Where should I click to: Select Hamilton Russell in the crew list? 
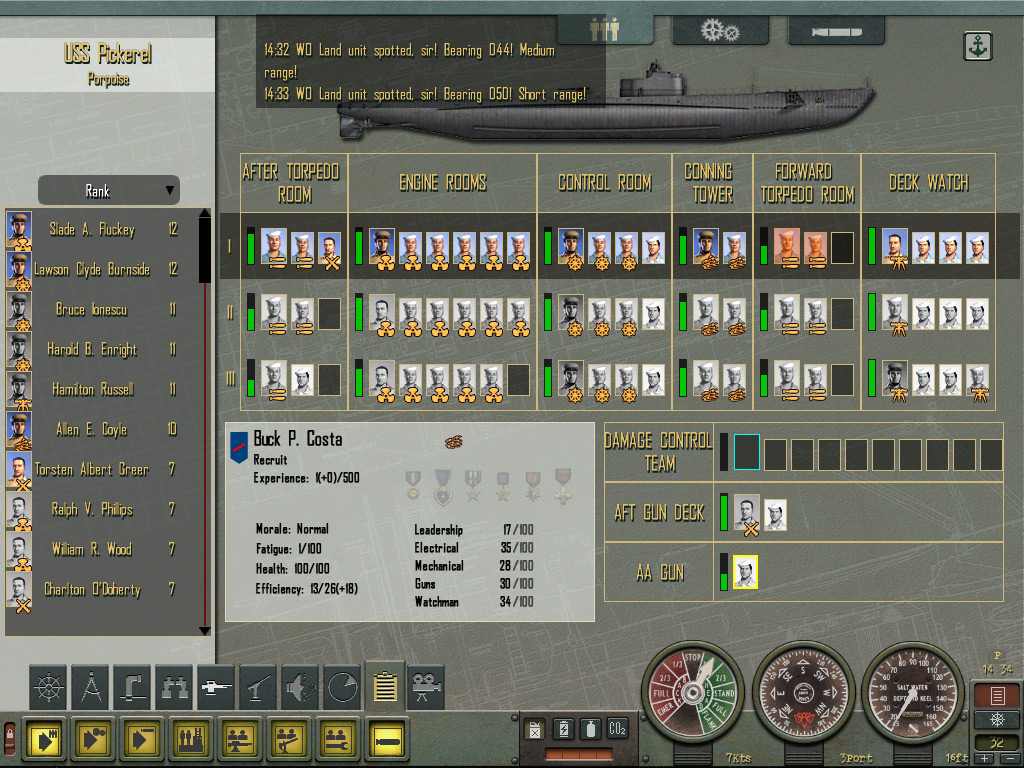(92, 390)
